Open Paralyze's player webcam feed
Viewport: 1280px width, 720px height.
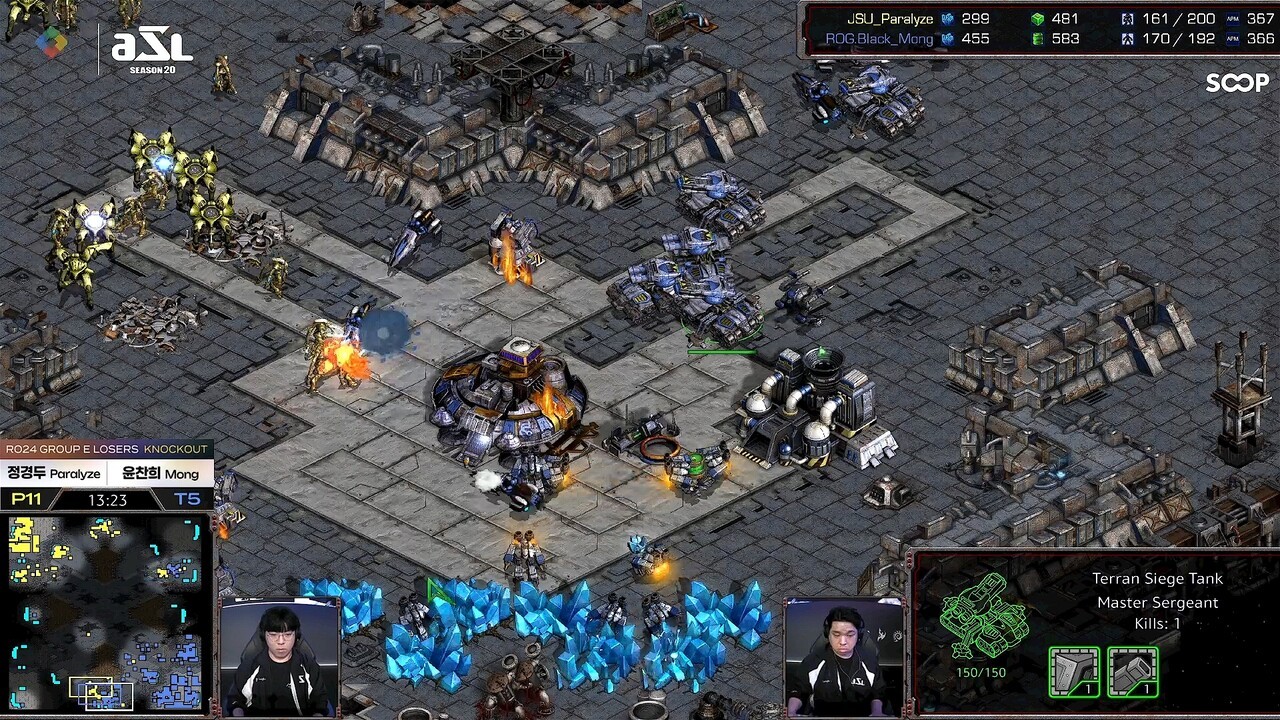(x=276, y=657)
